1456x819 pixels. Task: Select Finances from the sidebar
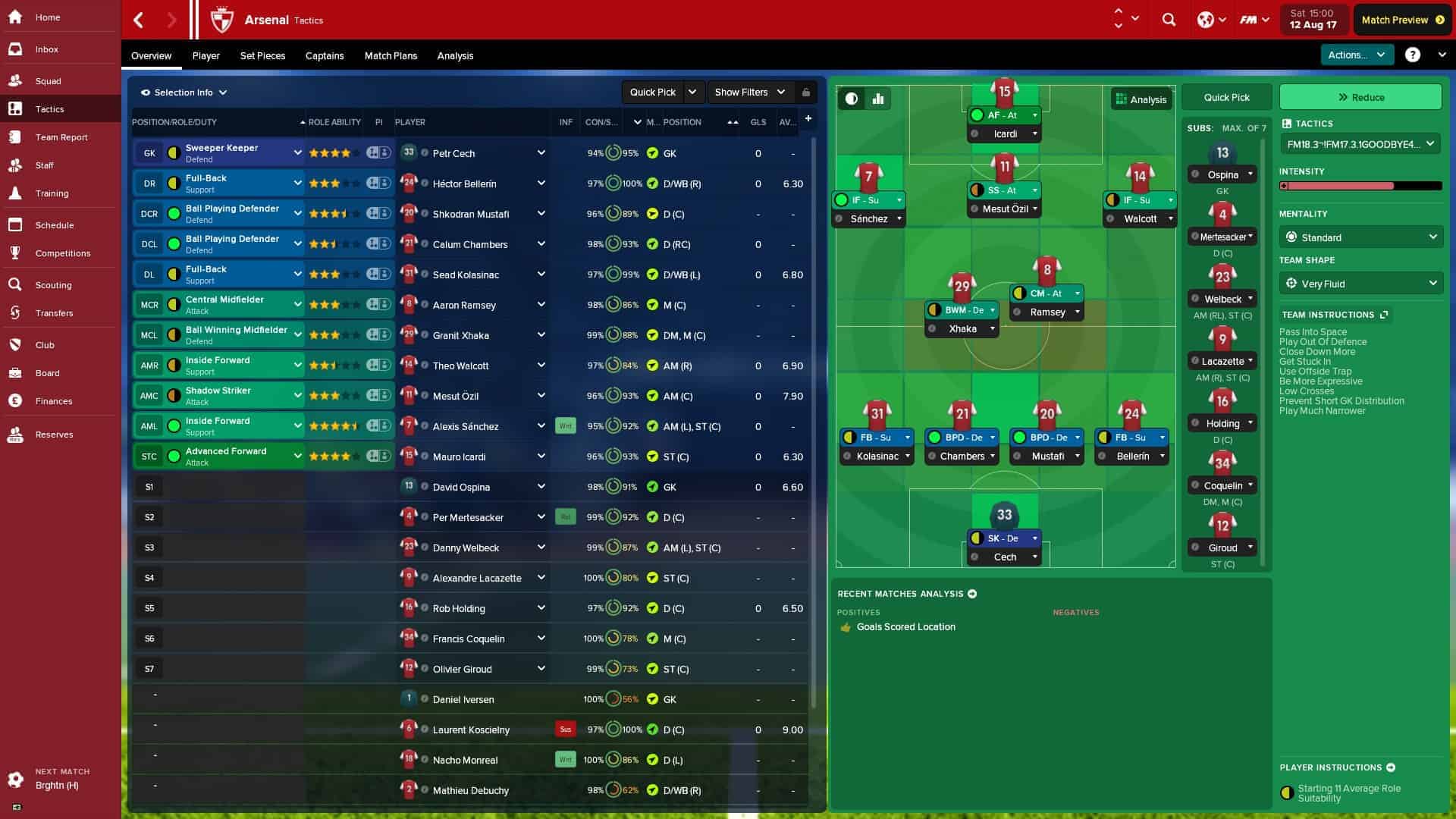click(53, 401)
